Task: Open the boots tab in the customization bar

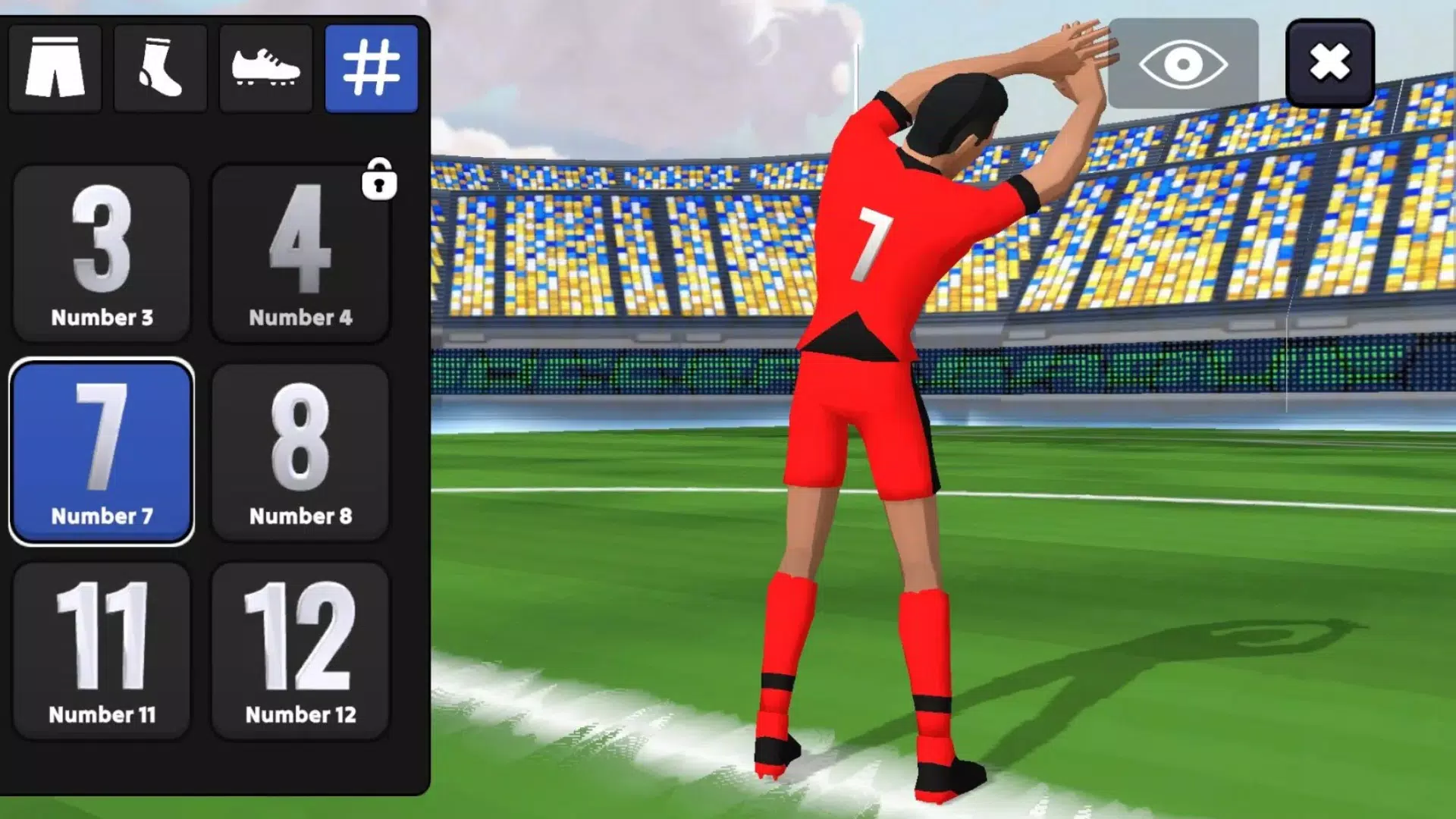Action: (x=265, y=68)
